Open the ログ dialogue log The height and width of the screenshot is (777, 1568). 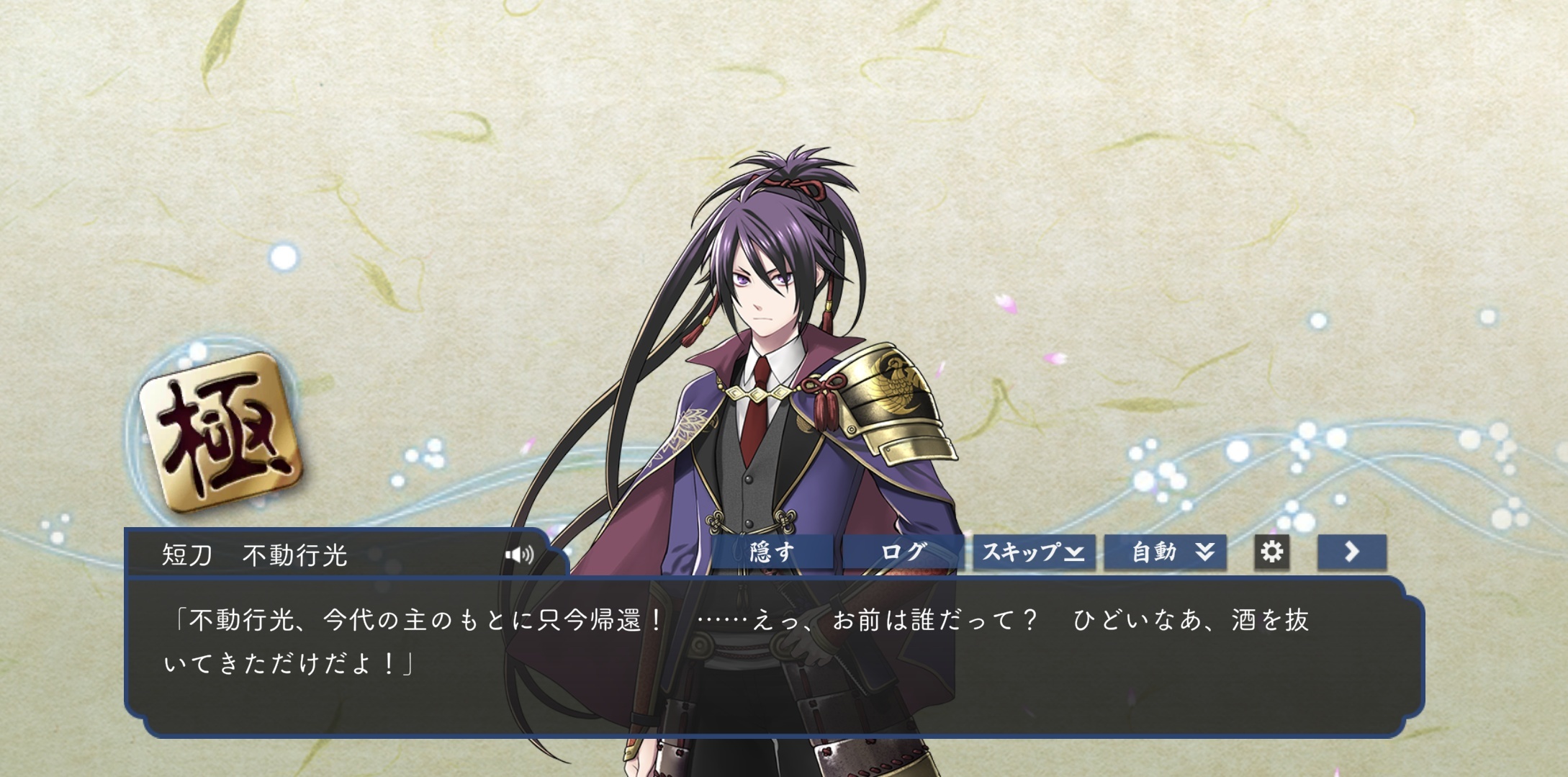click(x=903, y=552)
